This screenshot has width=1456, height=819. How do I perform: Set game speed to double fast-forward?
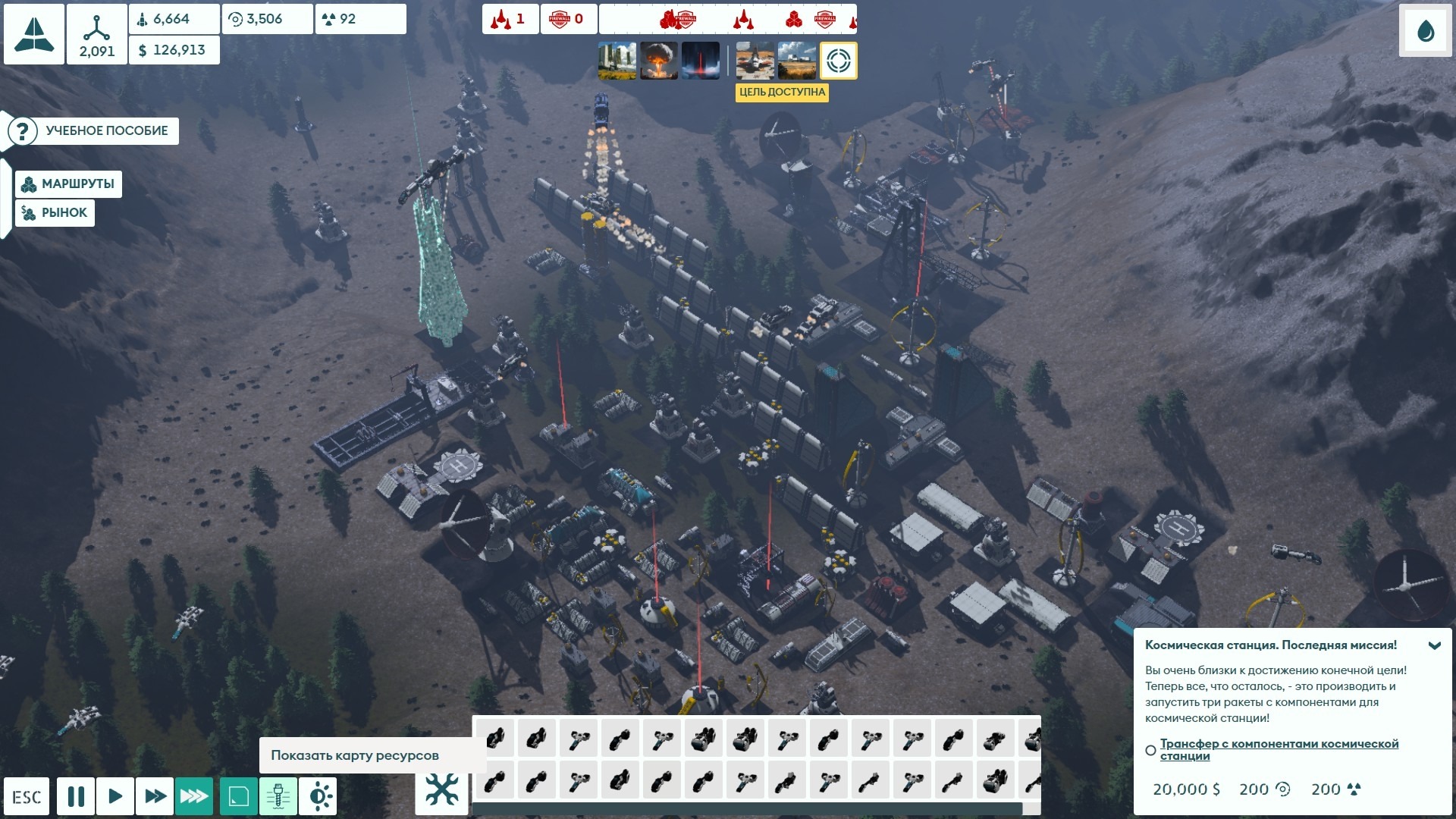(x=155, y=796)
